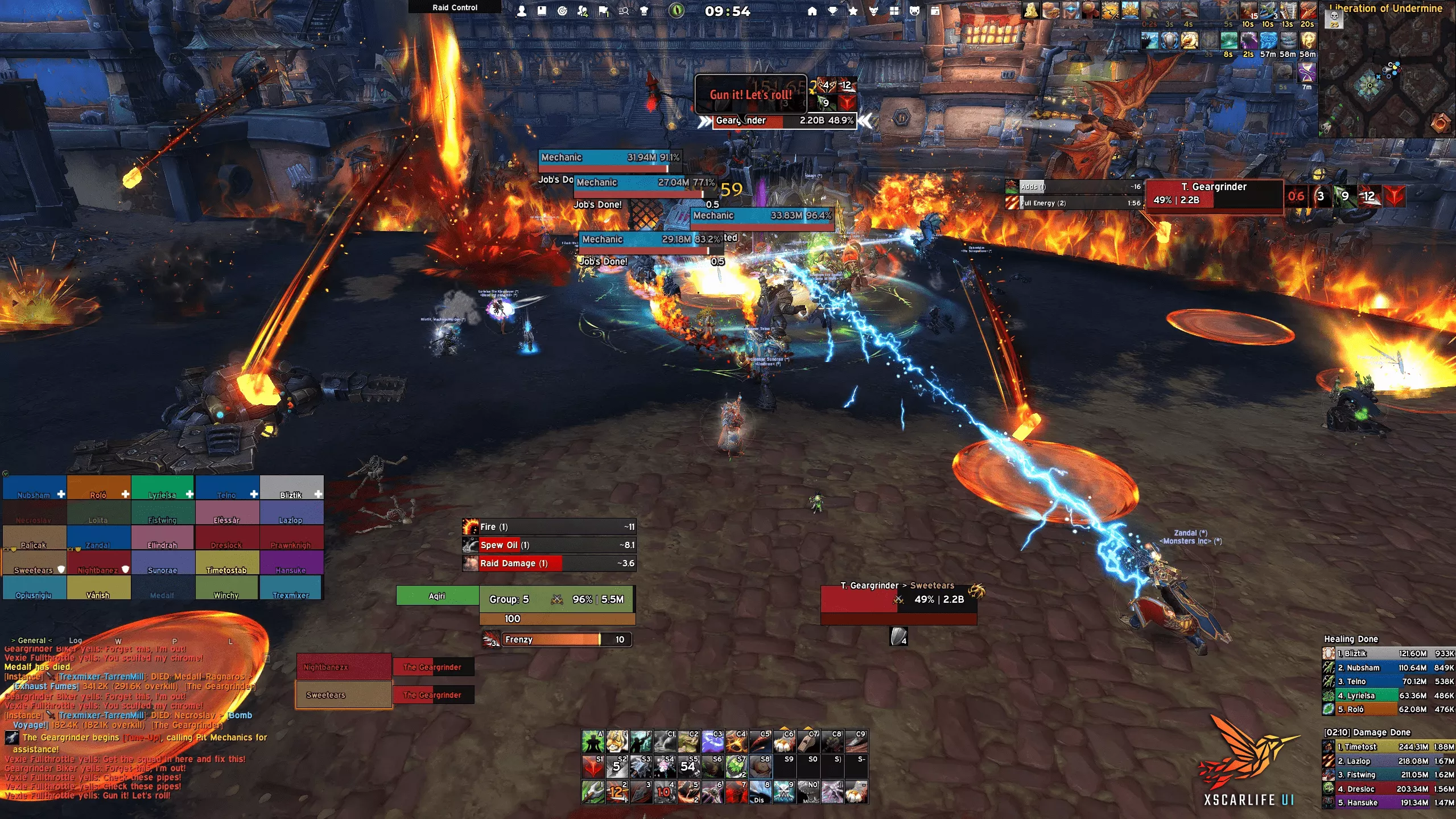Target Bliztik in the raid frames
The height and width of the screenshot is (819, 1456).
click(x=291, y=488)
